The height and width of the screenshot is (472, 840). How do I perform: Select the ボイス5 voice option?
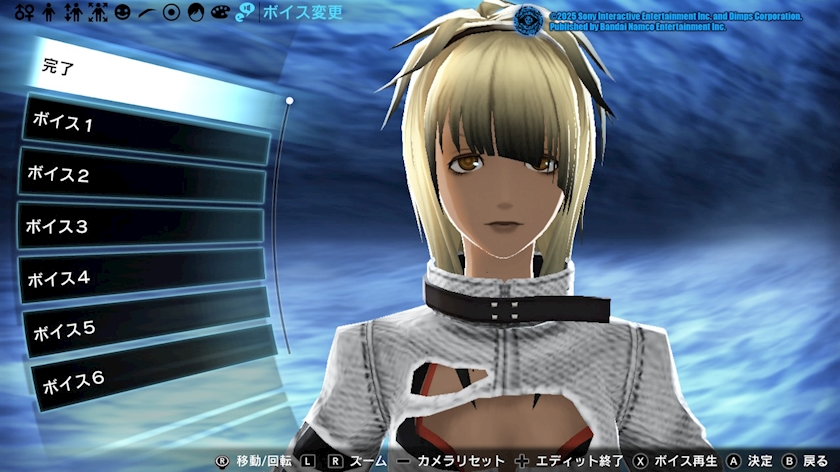[145, 326]
